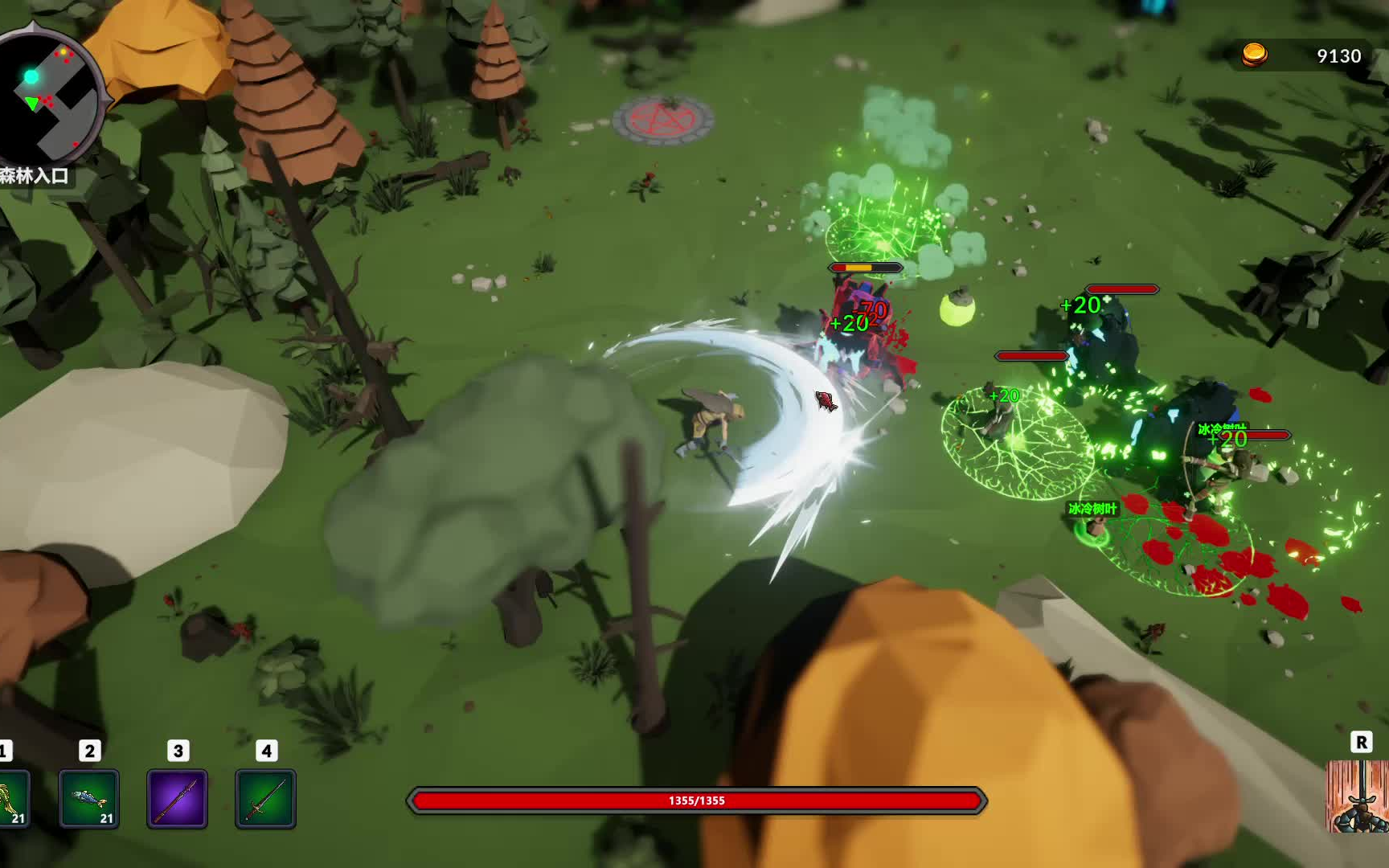This screenshot has height=868, width=1389.
Task: Select the blue fish hotbar slot
Action: click(88, 798)
